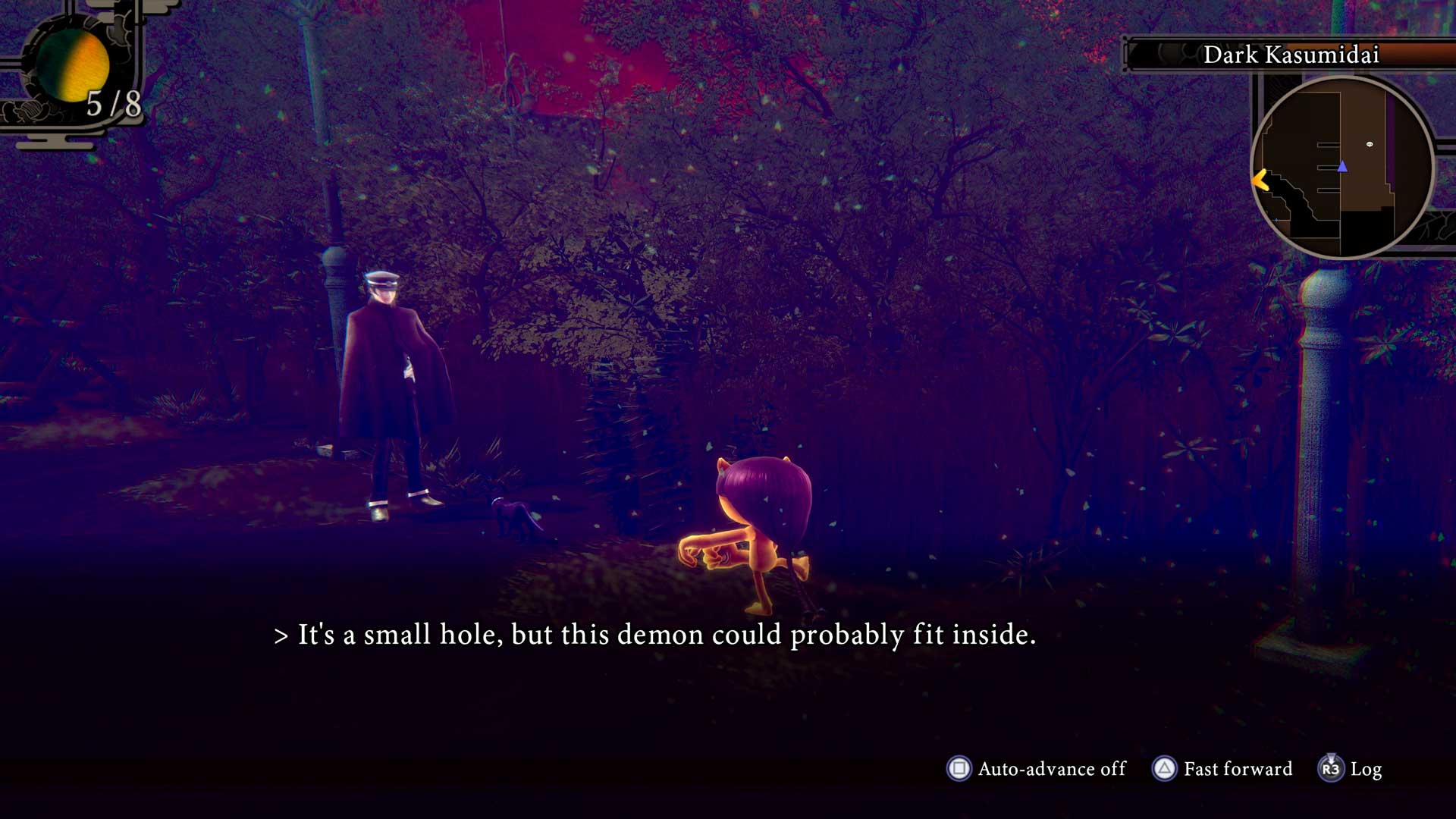Activate Fast forward for the dialogue

coord(1222,769)
